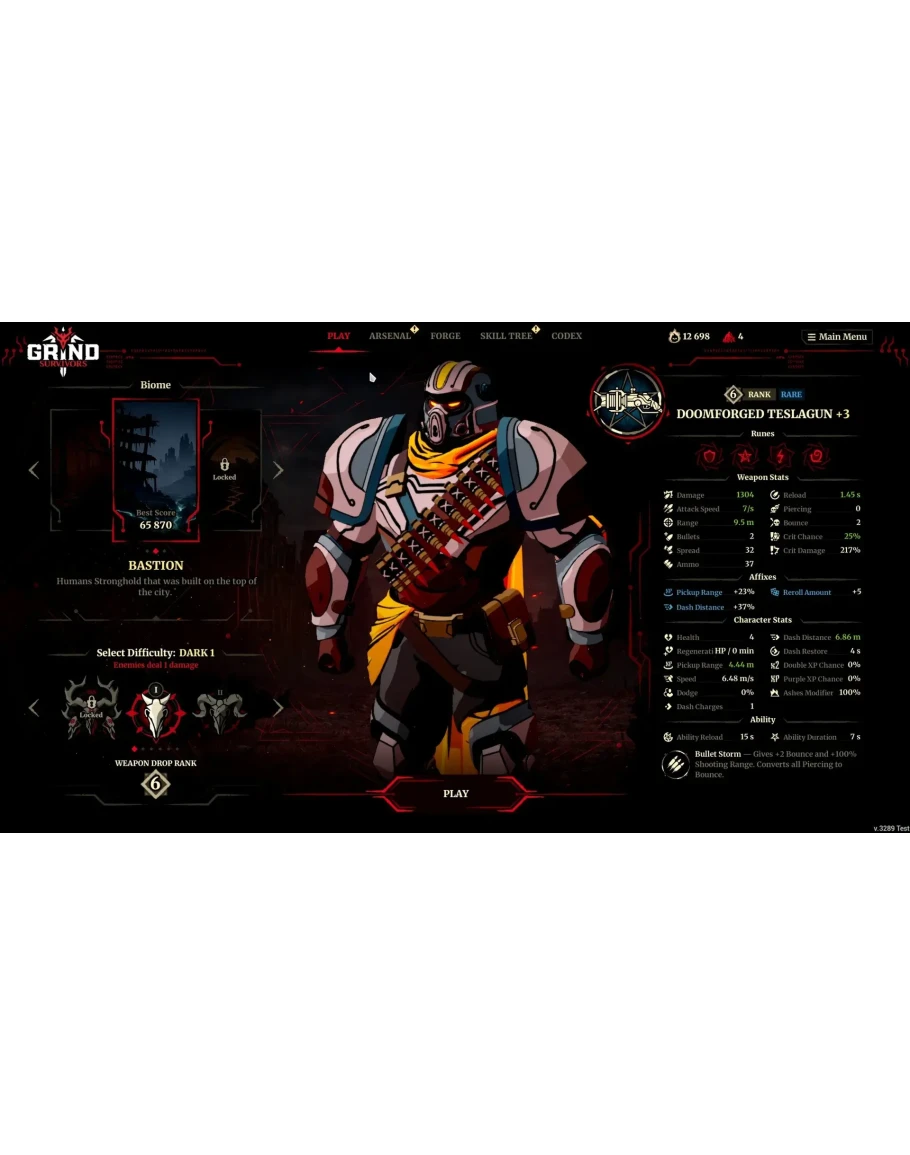Open the Forge tab

tap(445, 336)
